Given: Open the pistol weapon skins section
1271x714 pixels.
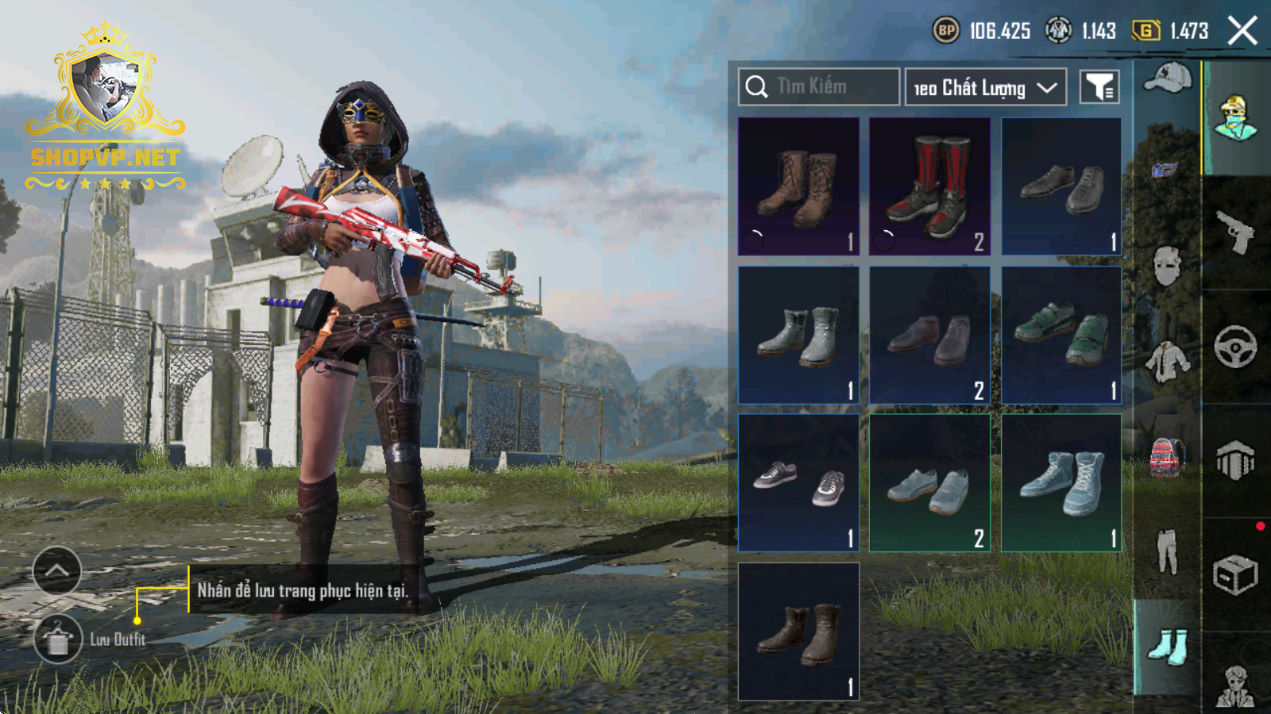Looking at the screenshot, I should click(x=1235, y=232).
